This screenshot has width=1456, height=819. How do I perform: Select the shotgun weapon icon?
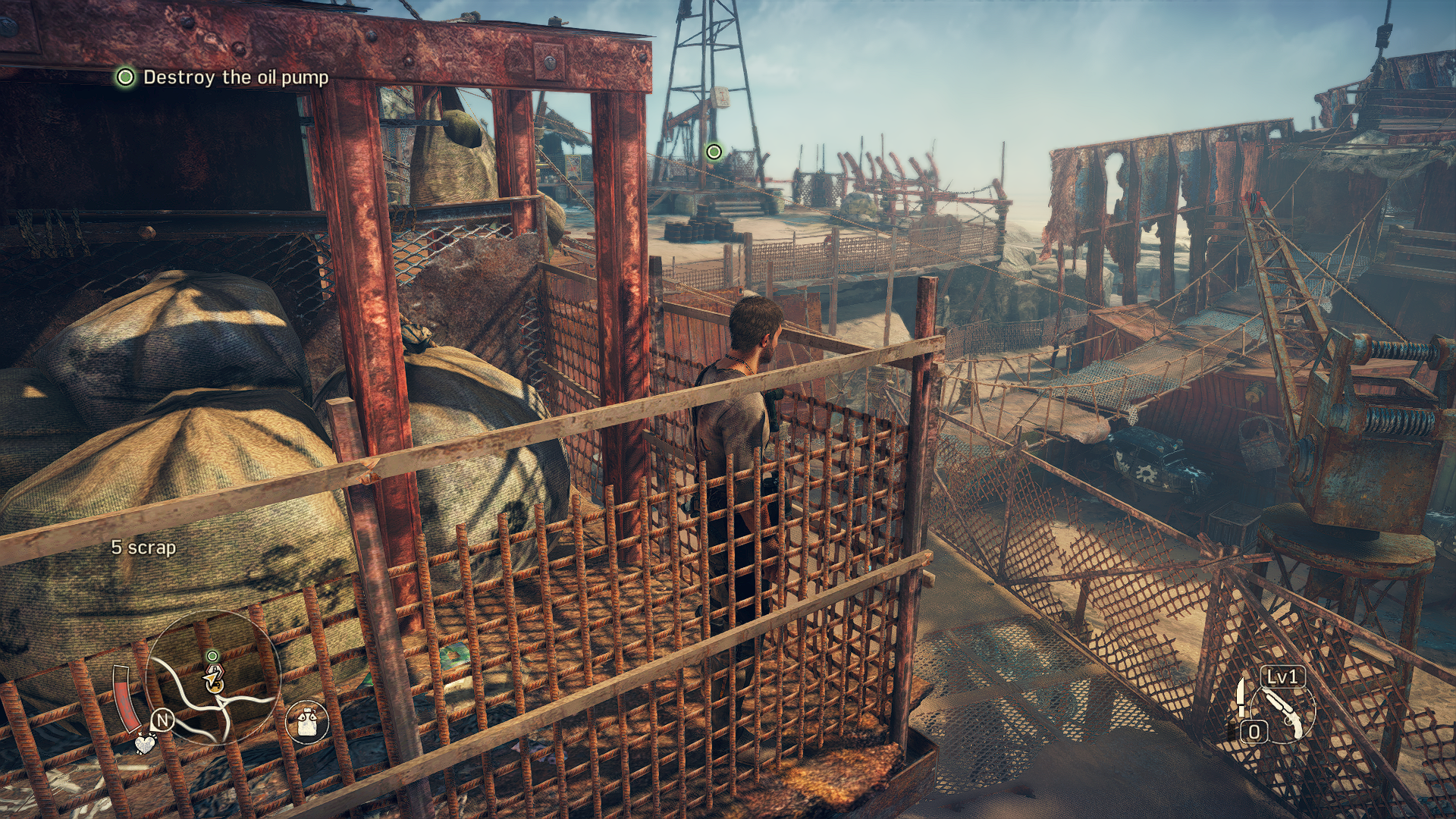click(1283, 712)
